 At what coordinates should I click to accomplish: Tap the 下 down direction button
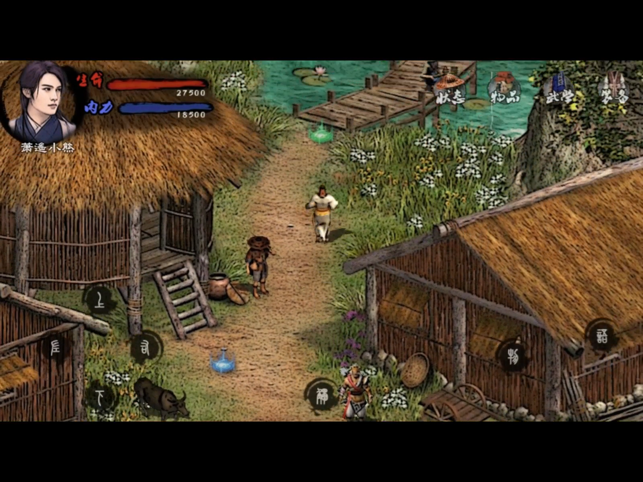tap(99, 396)
